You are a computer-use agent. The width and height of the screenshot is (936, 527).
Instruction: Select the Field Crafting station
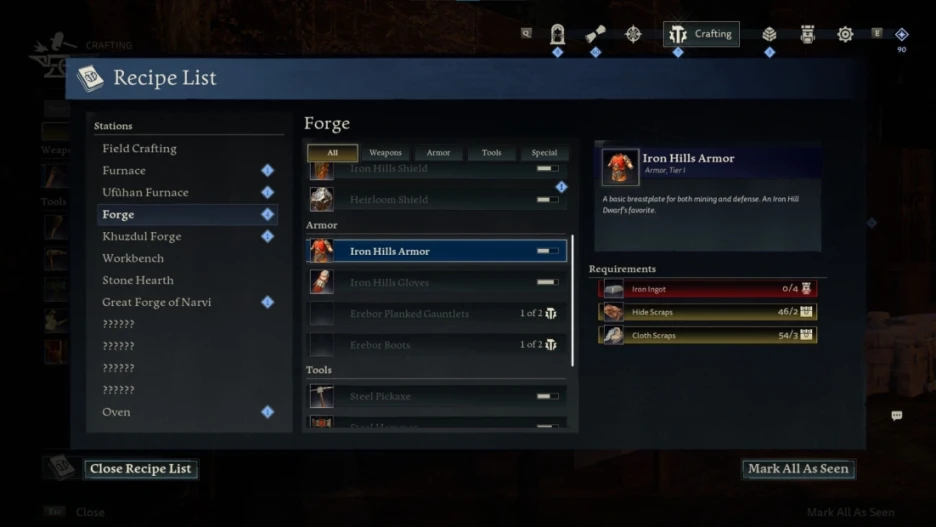coord(139,149)
